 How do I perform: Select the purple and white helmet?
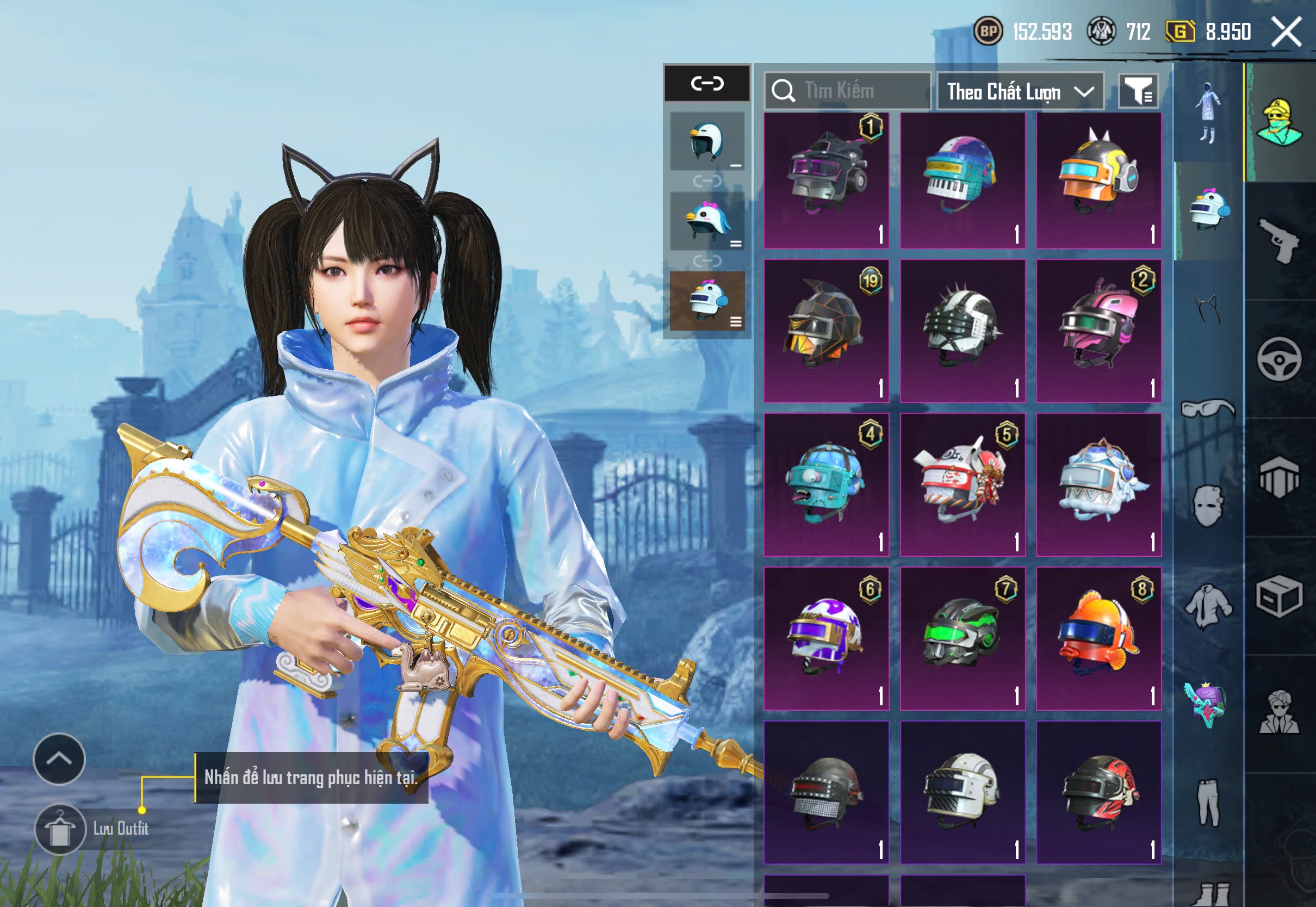click(x=826, y=638)
